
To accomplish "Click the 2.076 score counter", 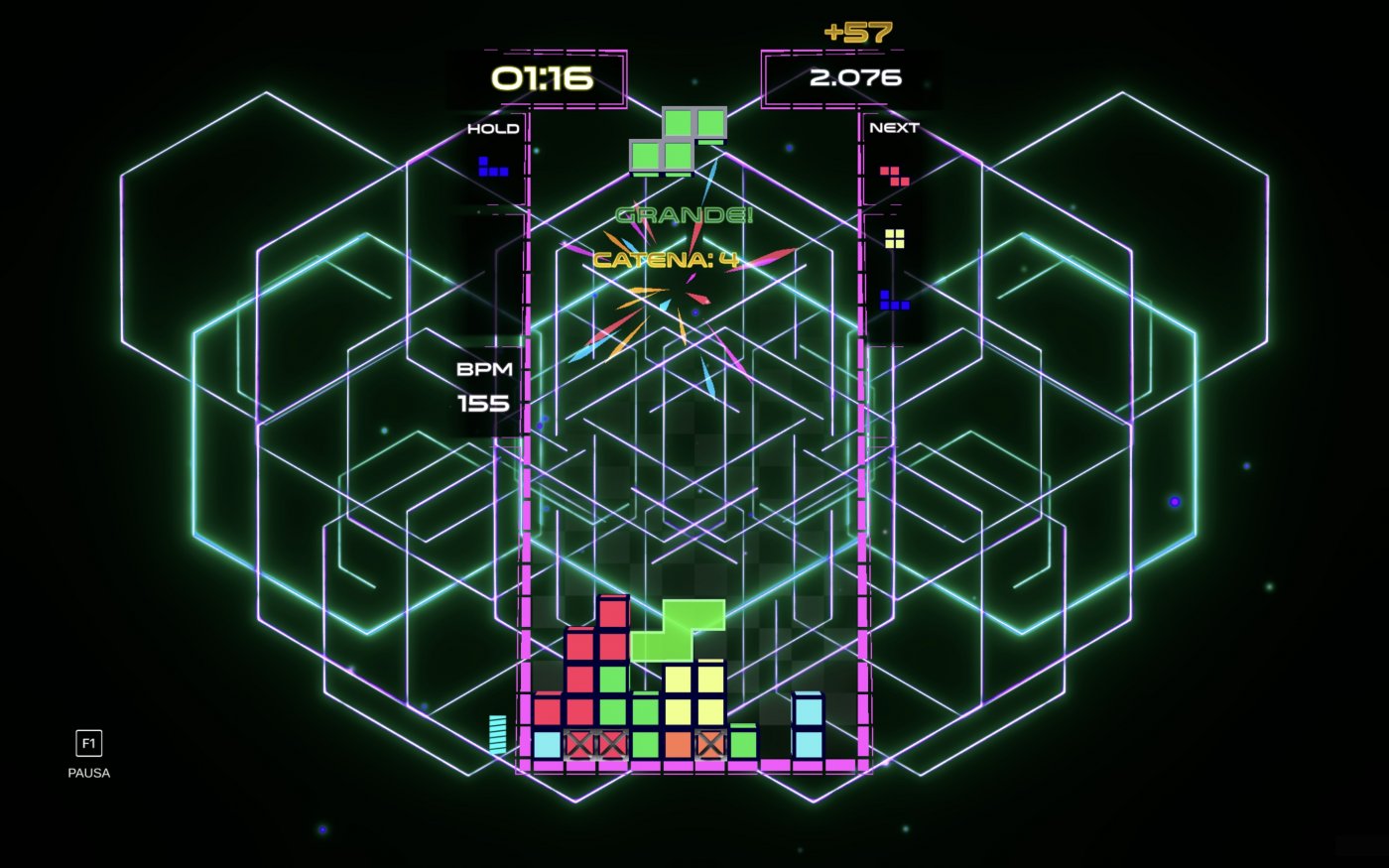I will (855, 76).
